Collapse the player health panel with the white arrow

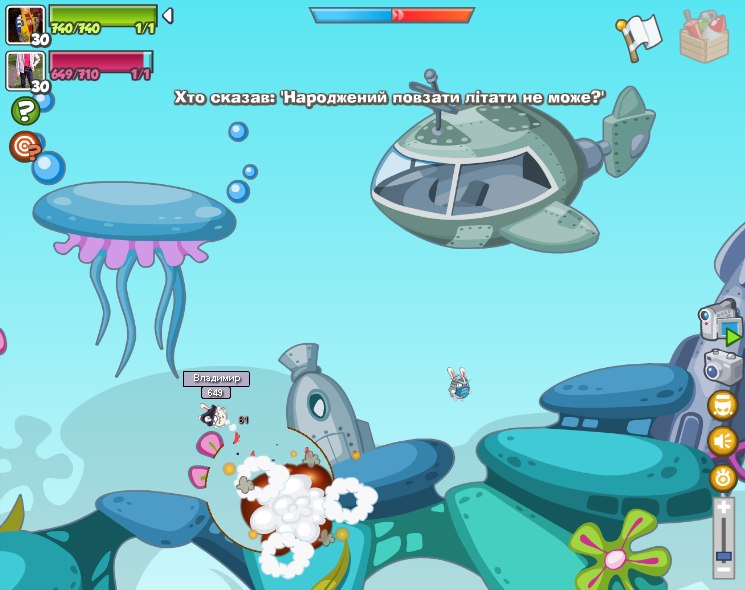(168, 15)
